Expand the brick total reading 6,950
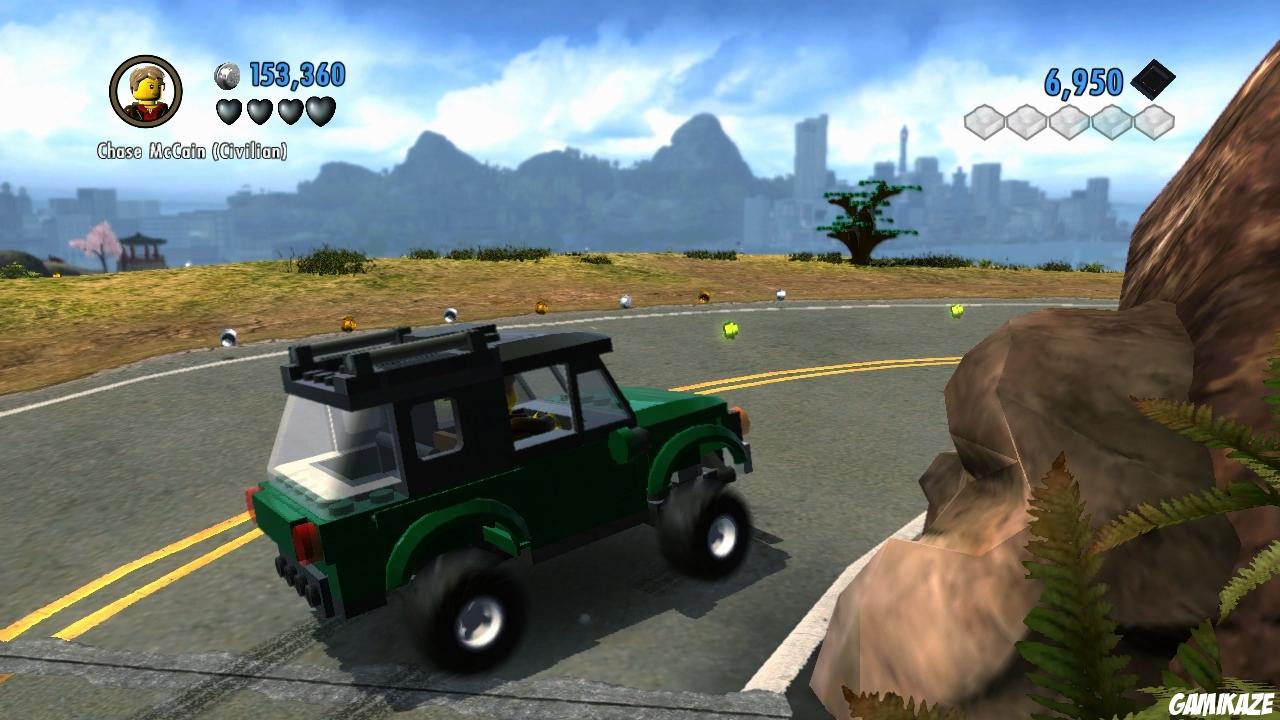 [1082, 81]
